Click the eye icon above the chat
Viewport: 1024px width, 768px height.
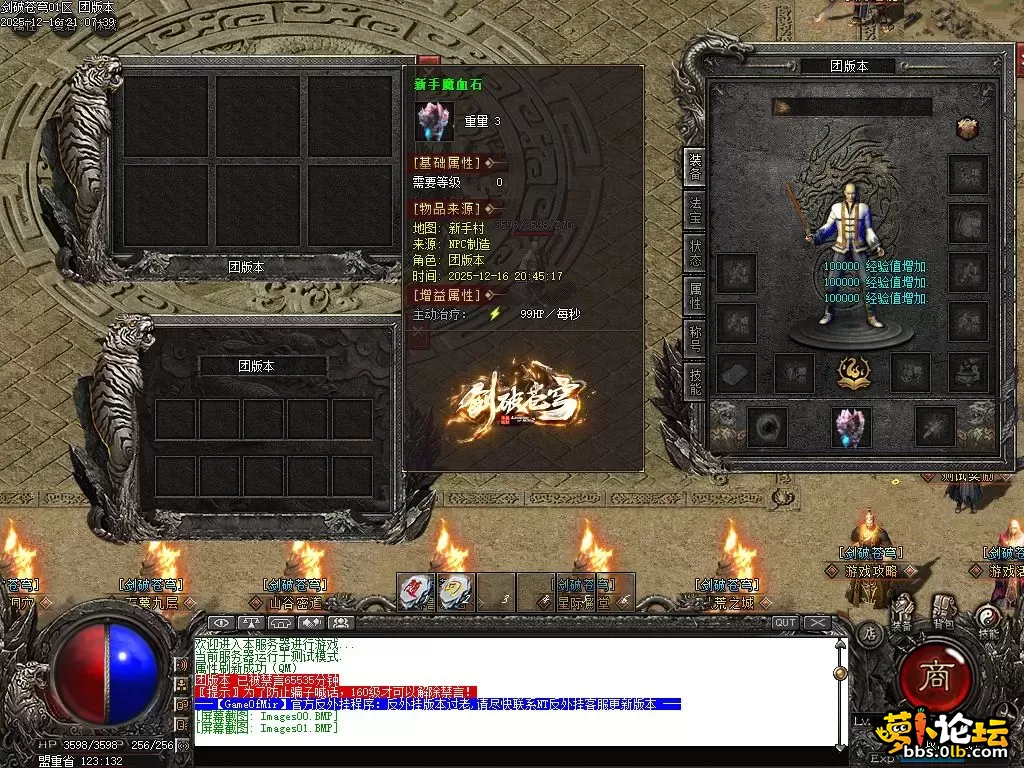pyautogui.click(x=224, y=623)
